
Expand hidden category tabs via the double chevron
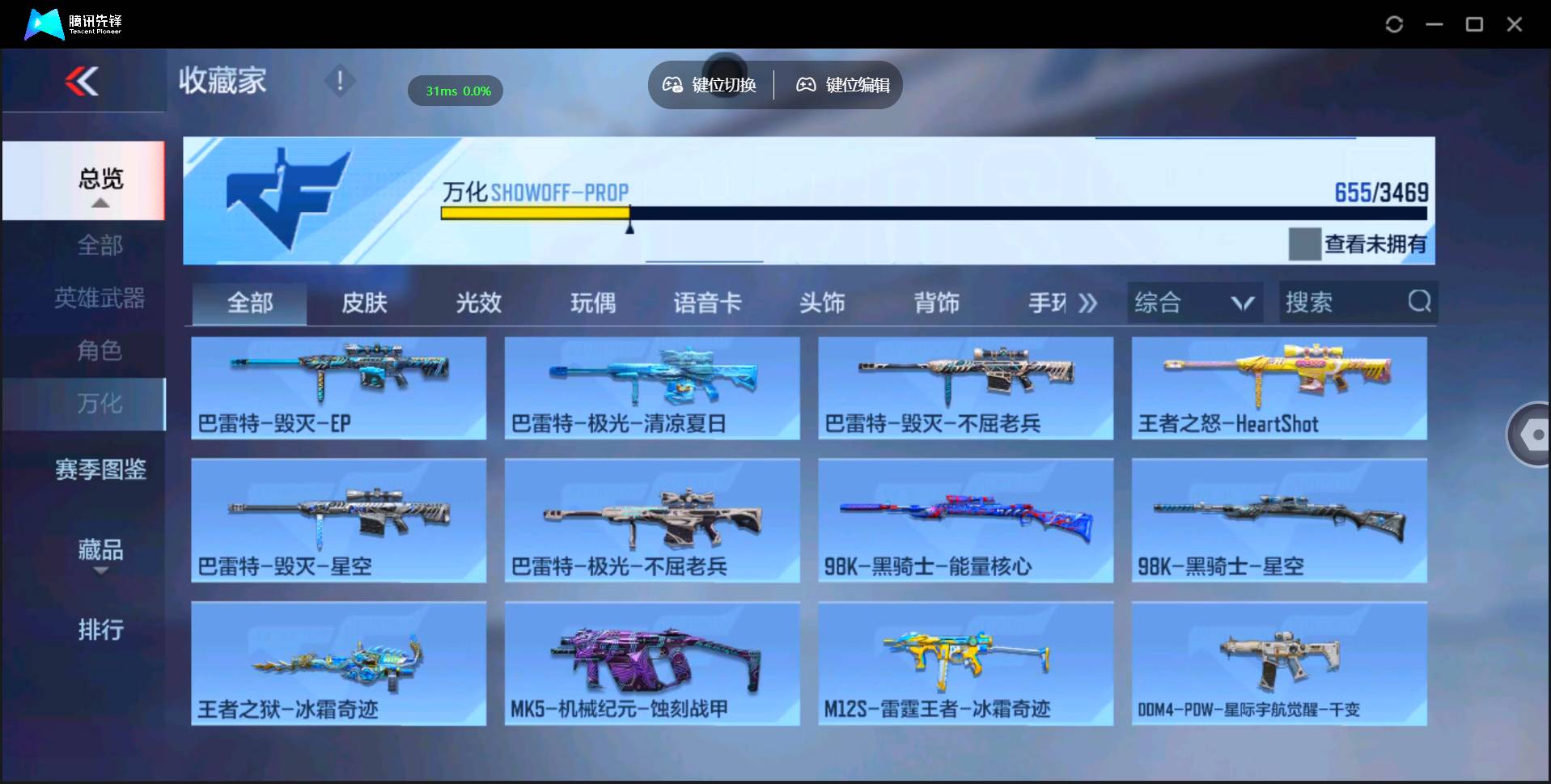click(1087, 302)
